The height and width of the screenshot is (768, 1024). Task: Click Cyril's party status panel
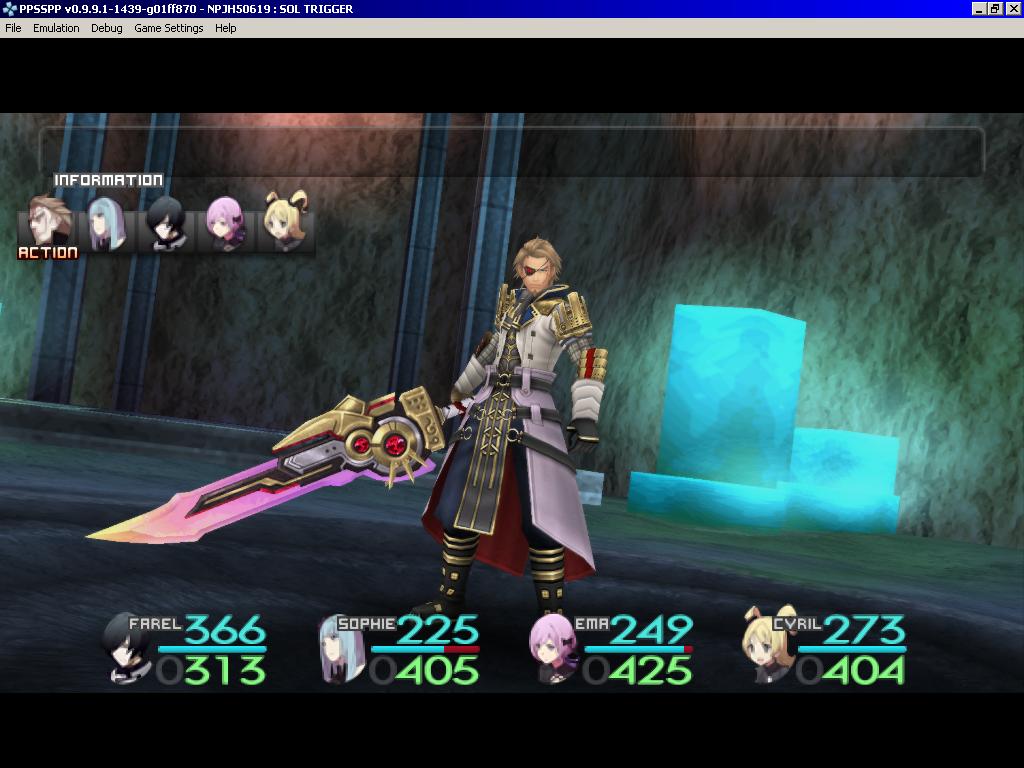coord(825,649)
